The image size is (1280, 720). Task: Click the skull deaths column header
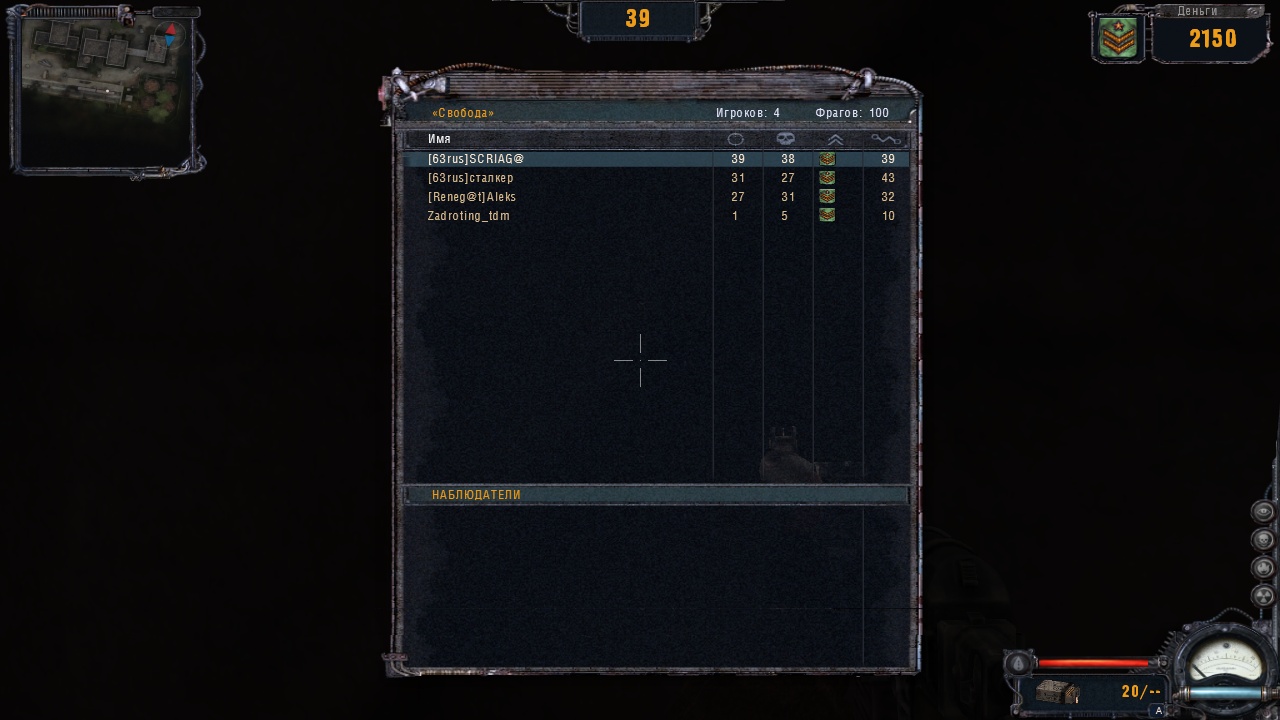coord(786,139)
